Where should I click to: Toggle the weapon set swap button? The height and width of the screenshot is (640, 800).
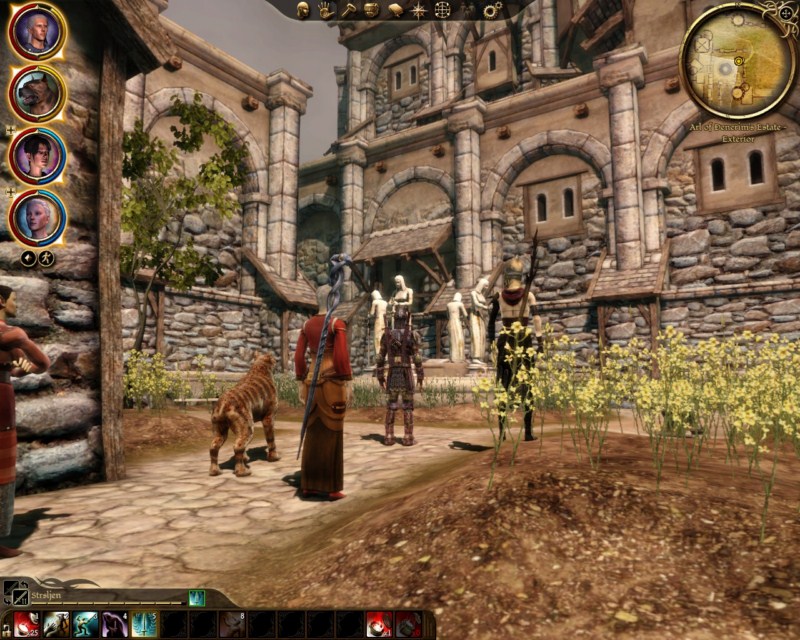[x=15, y=591]
